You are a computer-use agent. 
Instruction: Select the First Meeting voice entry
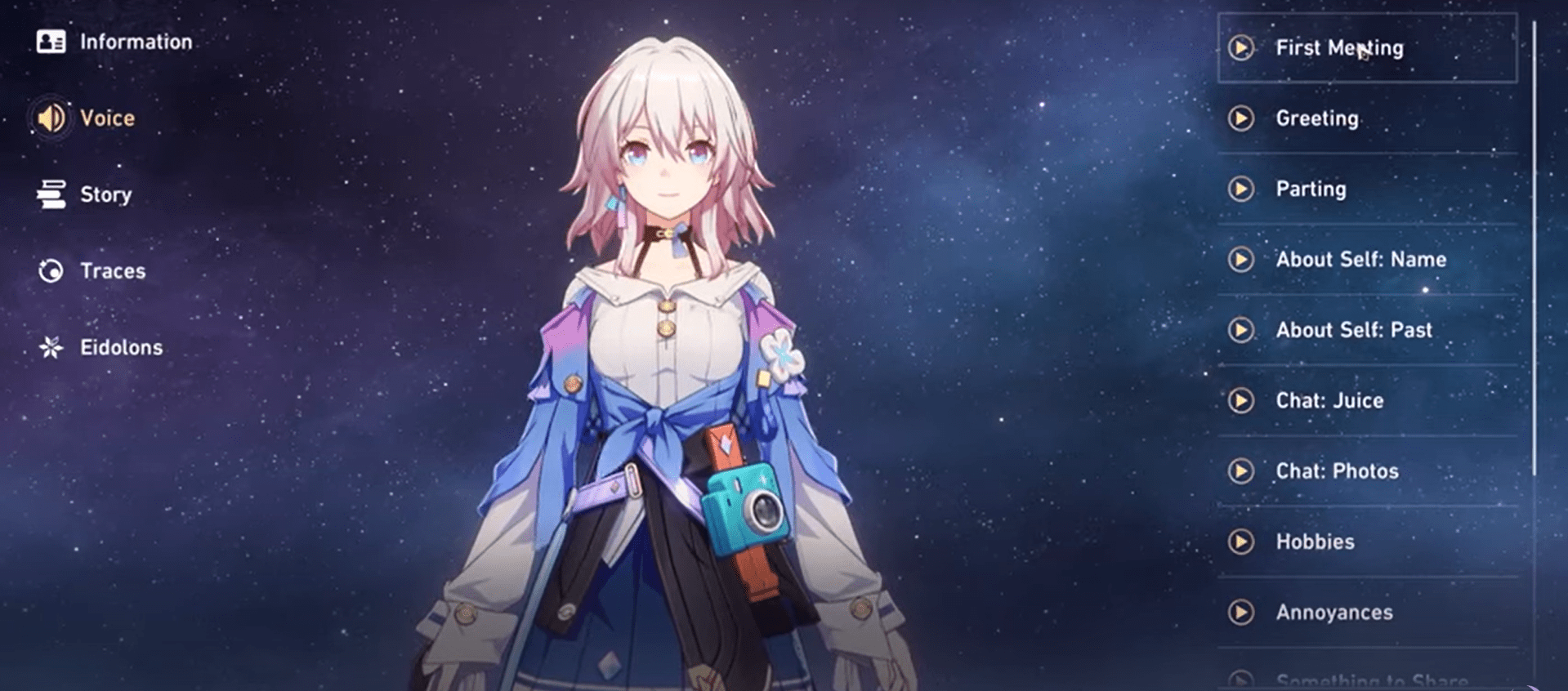coord(1365,48)
